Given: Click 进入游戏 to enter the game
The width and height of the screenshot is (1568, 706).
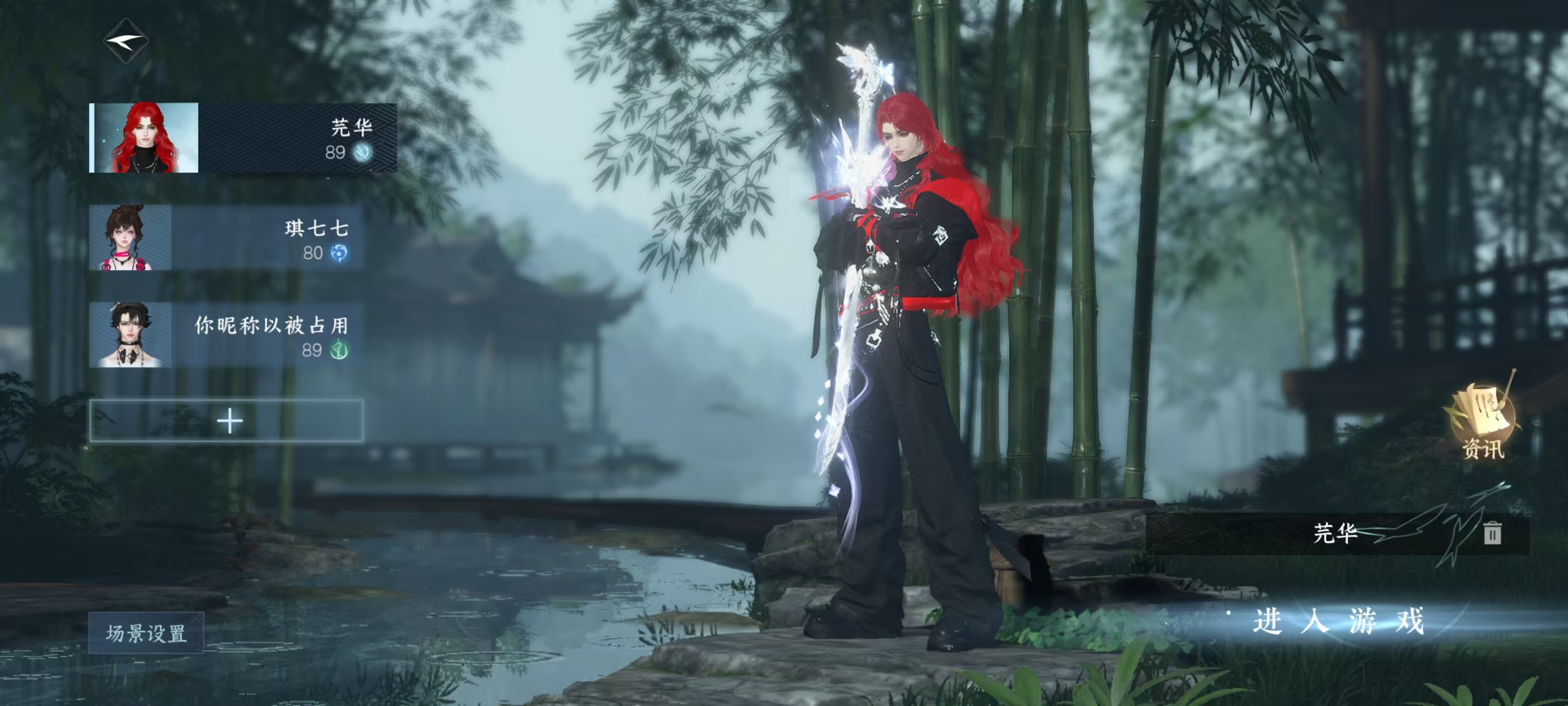Looking at the screenshot, I should coord(1338,621).
